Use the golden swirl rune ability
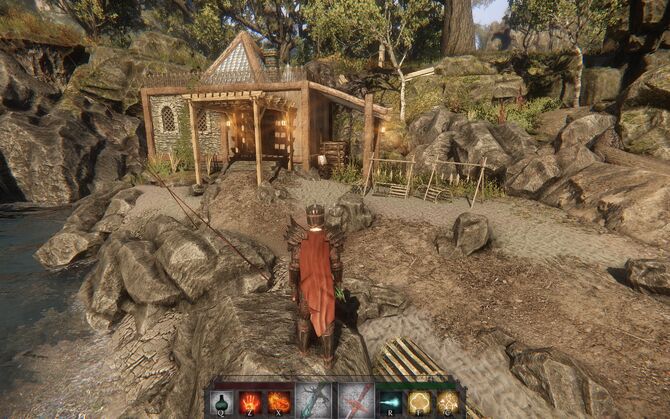 tap(446, 402)
